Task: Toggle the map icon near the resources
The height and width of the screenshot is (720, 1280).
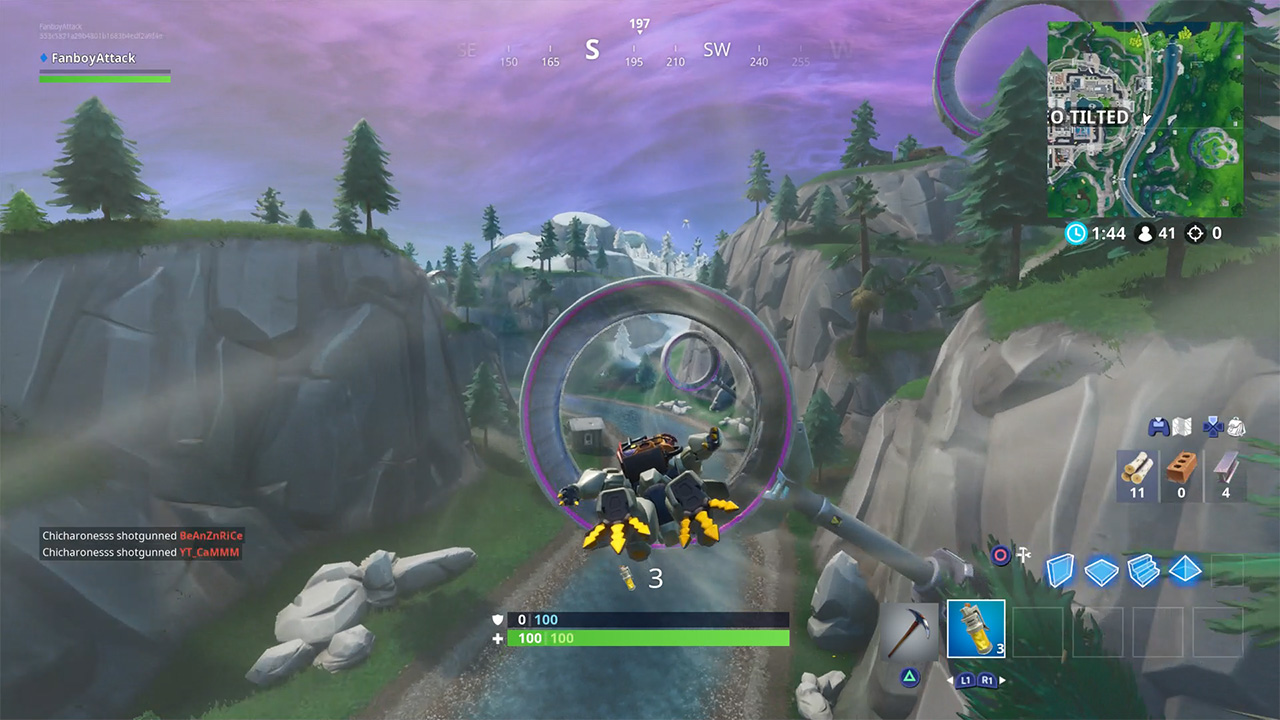Action: tap(1180, 427)
